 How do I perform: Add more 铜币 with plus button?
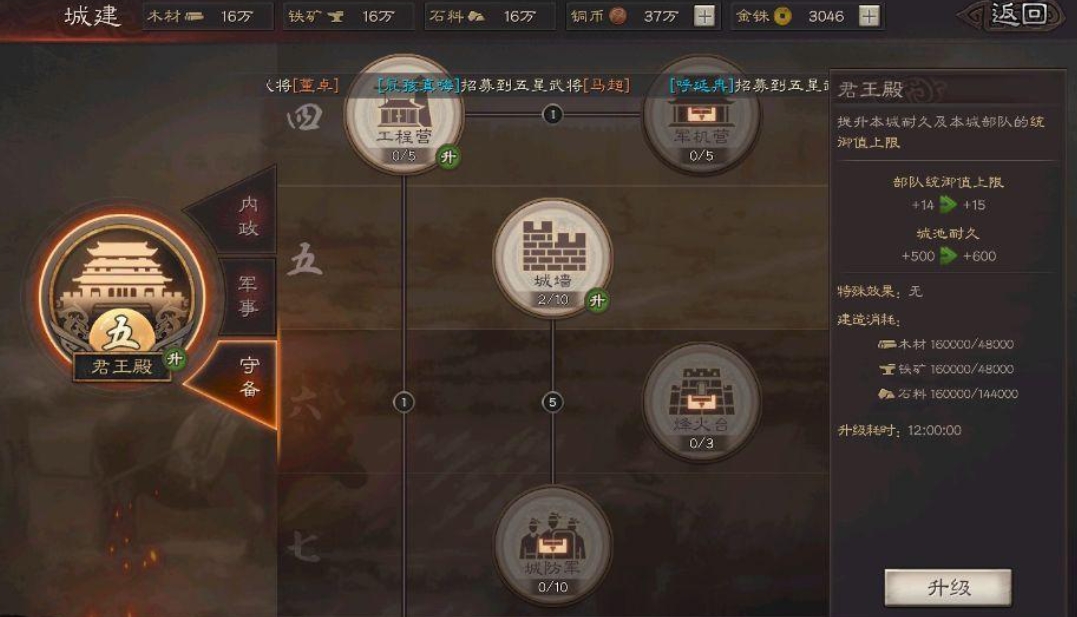[x=705, y=16]
